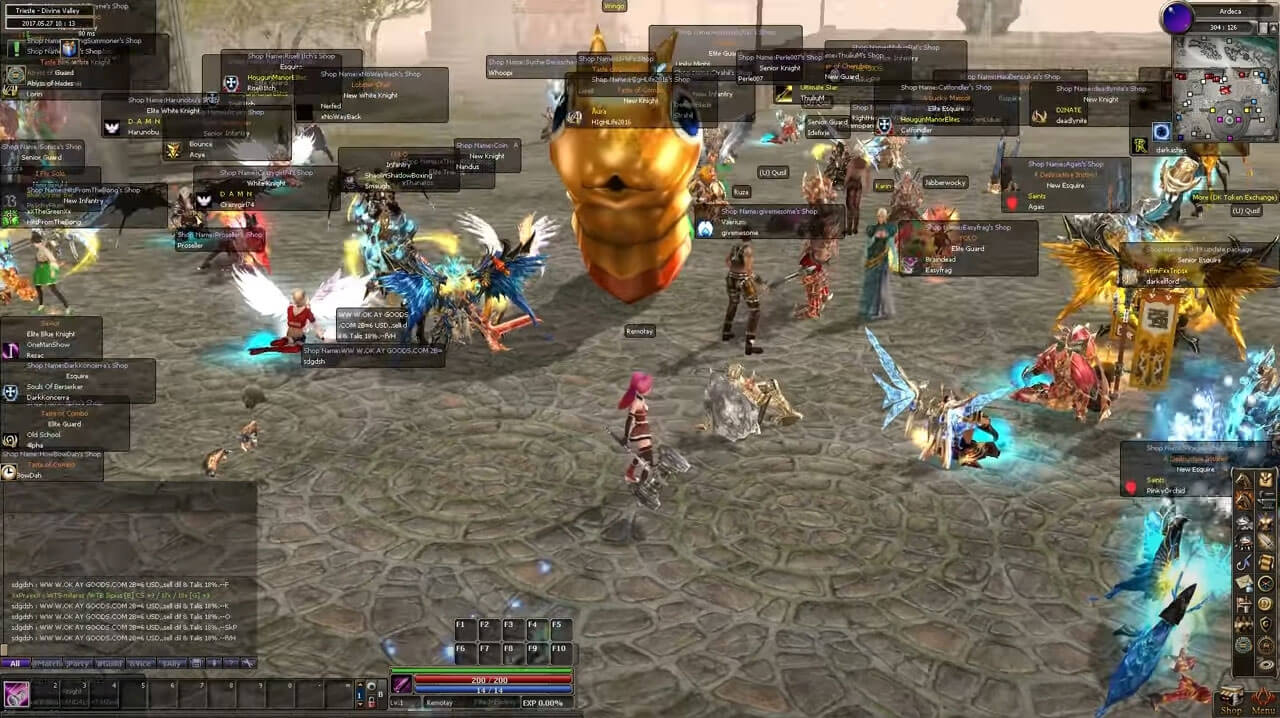Select the All chat tab

15,663
